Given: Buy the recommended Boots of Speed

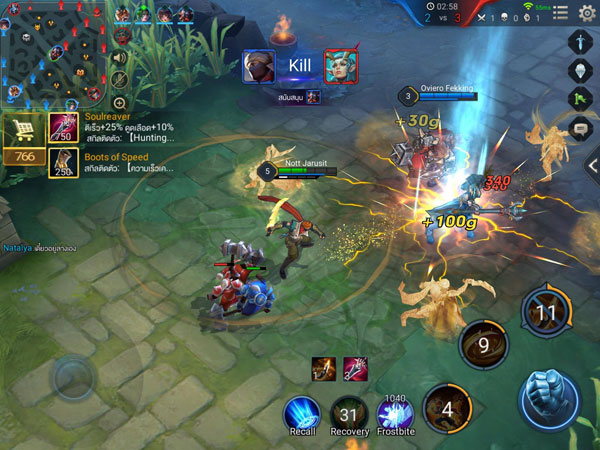Looking at the screenshot, I should tap(63, 162).
